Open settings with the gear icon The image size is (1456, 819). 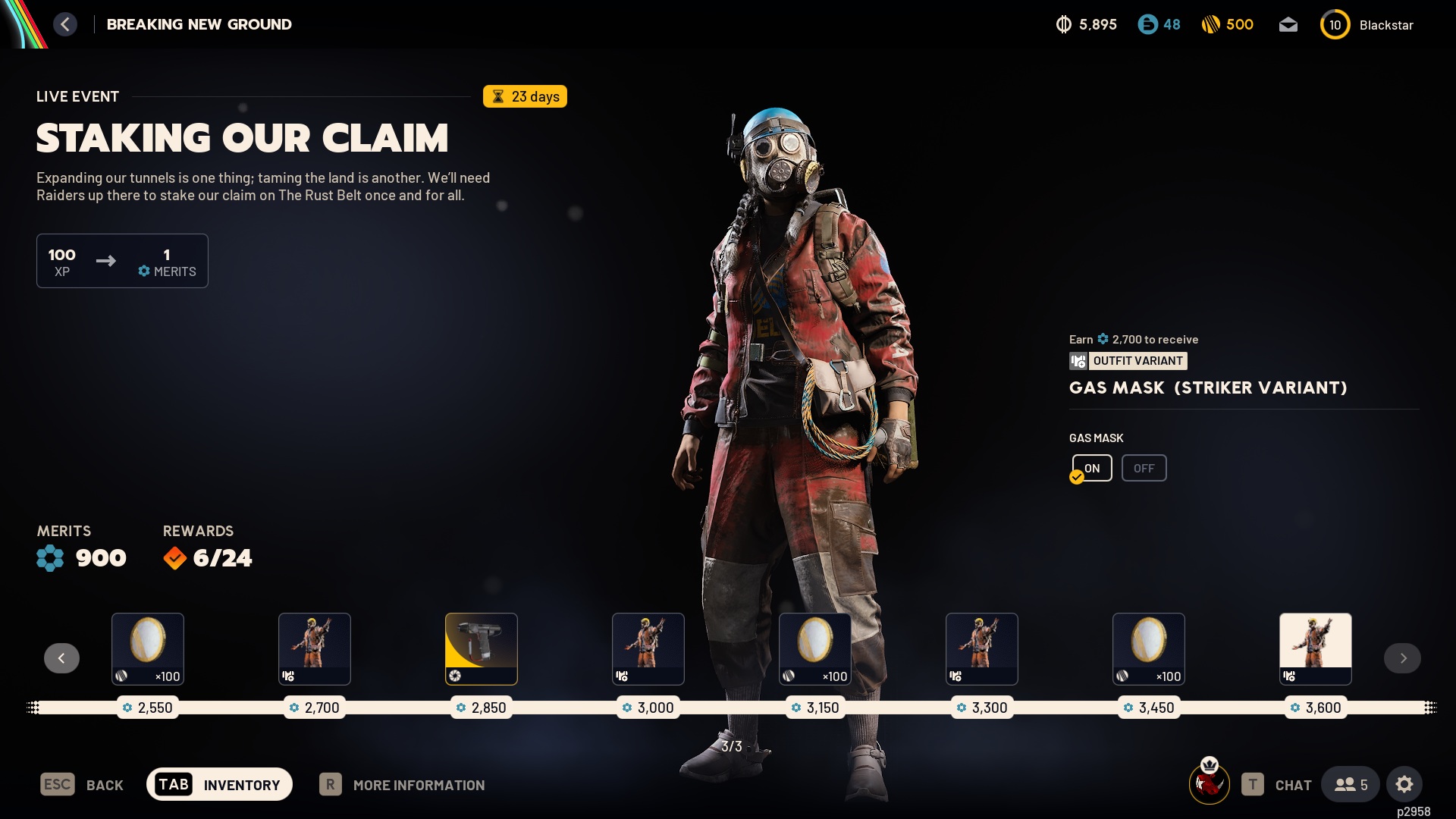[1404, 785]
